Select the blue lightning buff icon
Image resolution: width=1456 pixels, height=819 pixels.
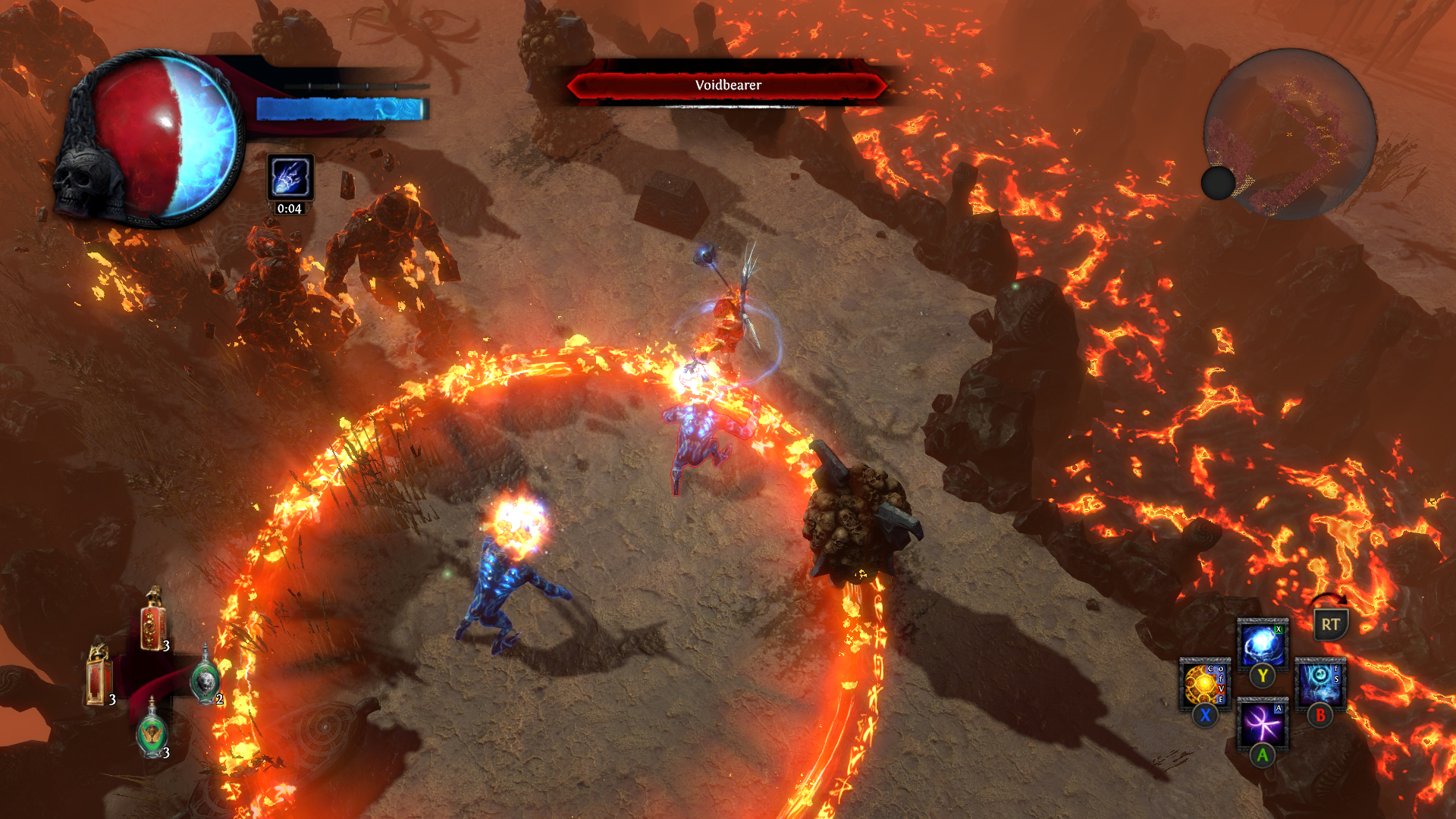click(x=290, y=177)
